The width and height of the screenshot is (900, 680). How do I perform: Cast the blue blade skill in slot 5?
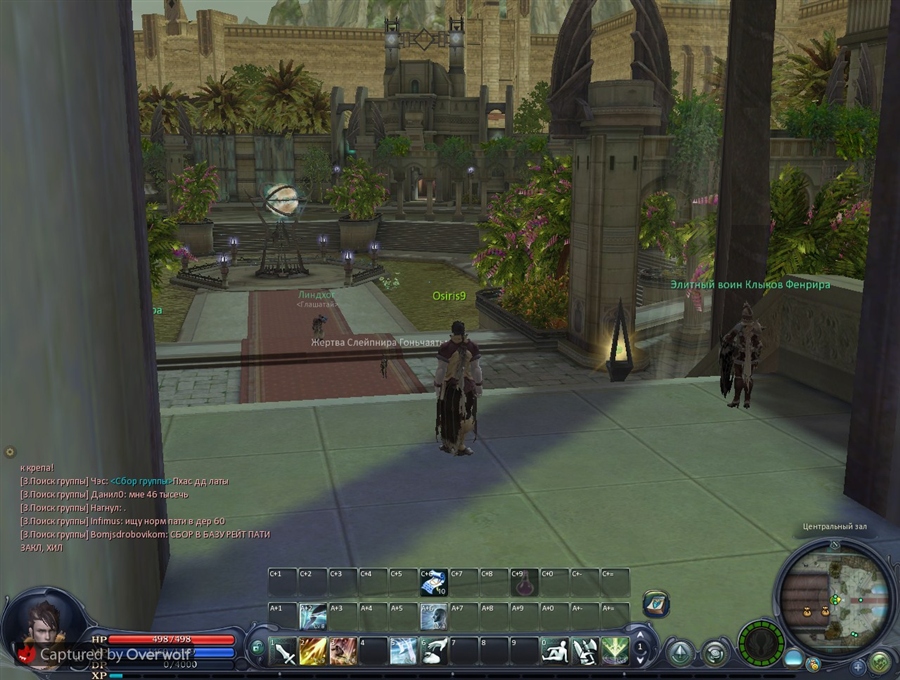point(403,651)
